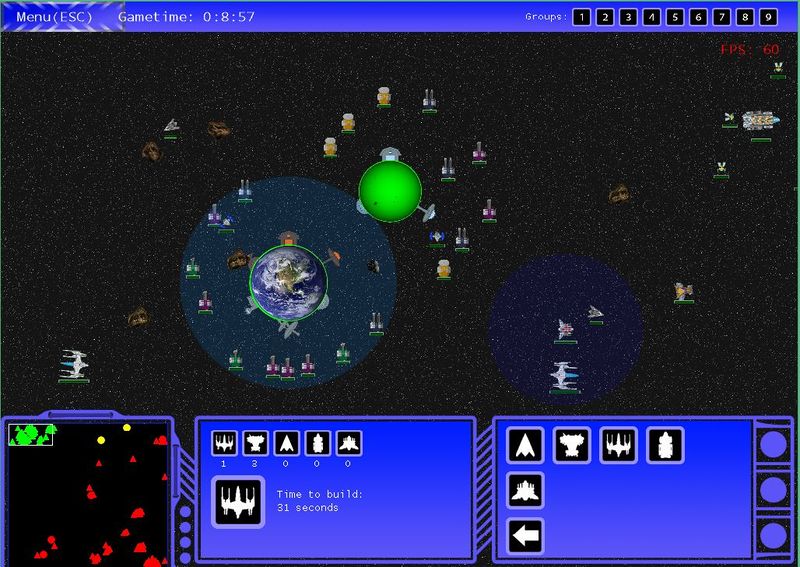Select the queued ship icon showing count 3
Viewport: 800px width, 567px height.
tap(255, 443)
